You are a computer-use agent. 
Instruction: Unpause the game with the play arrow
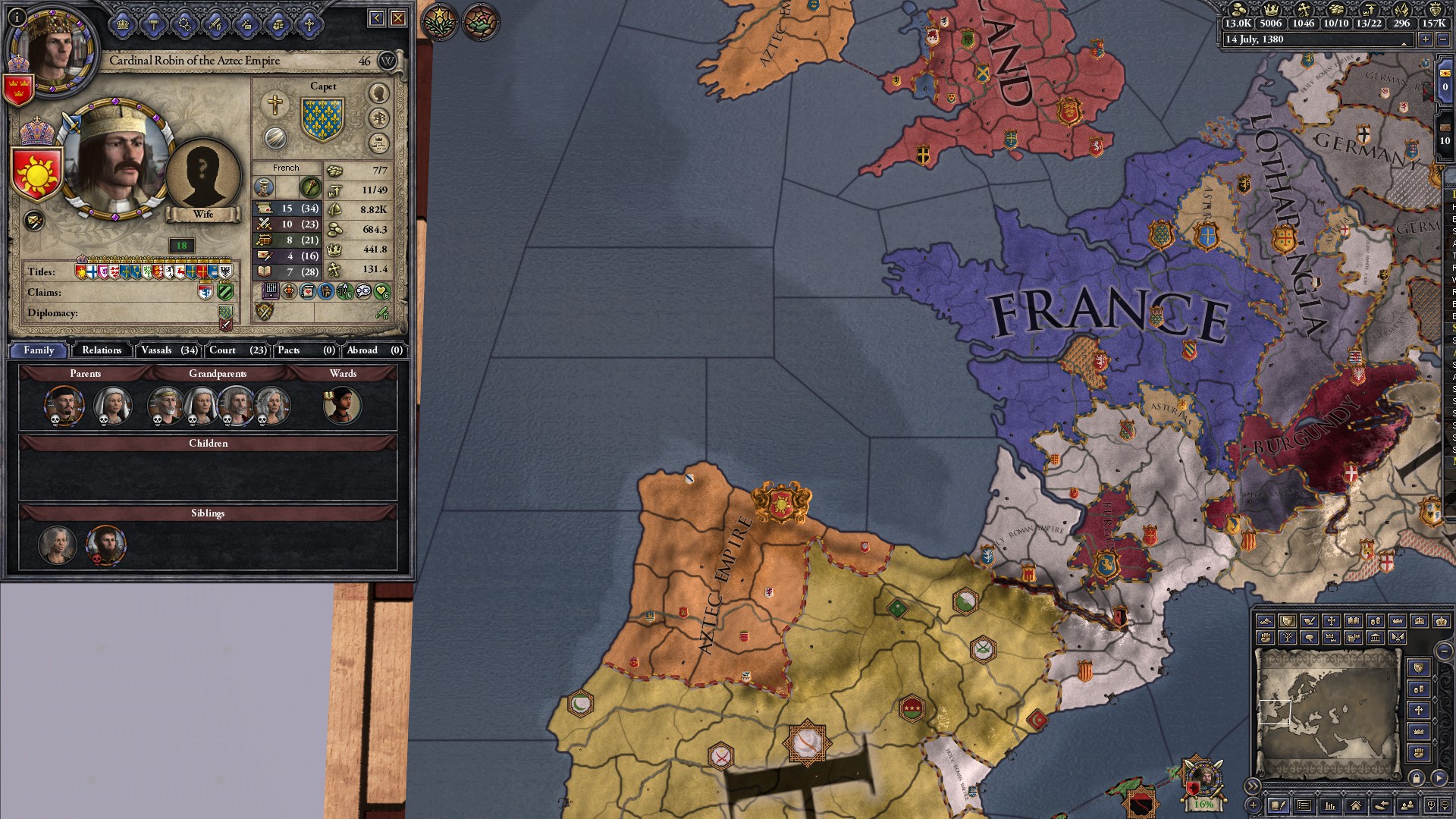(1439, 780)
